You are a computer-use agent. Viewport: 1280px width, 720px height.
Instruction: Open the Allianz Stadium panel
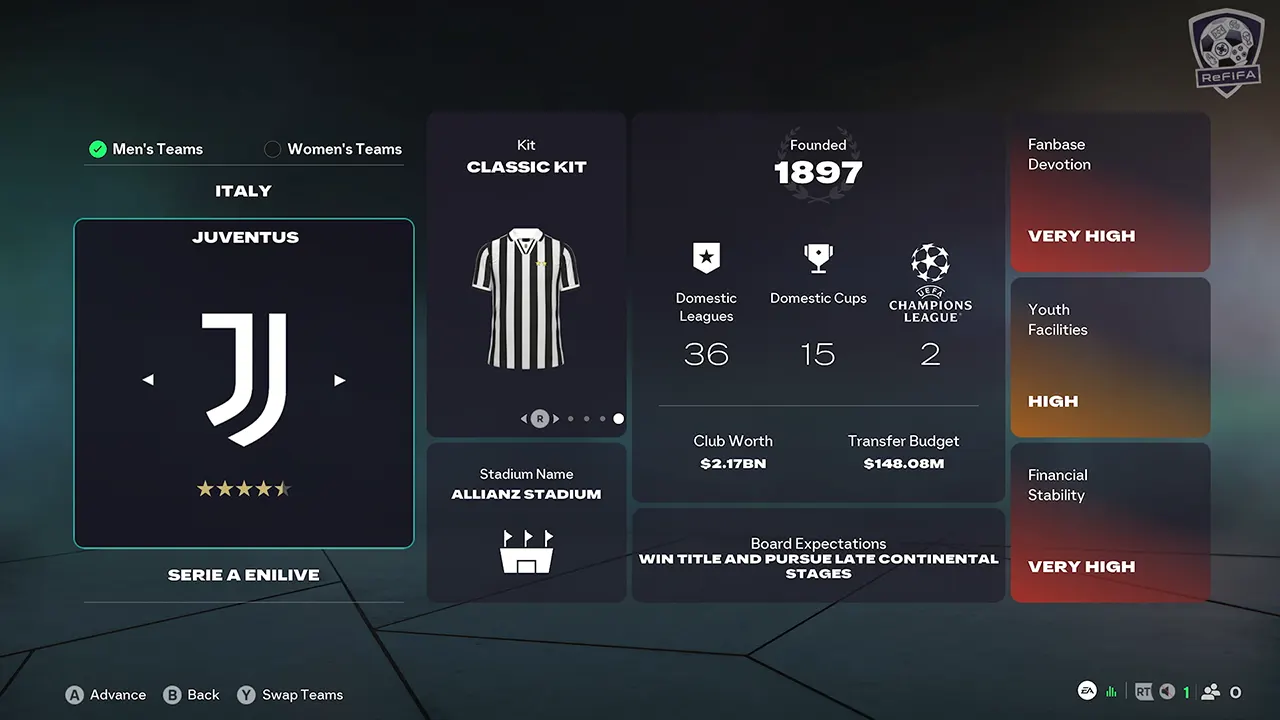click(x=526, y=522)
